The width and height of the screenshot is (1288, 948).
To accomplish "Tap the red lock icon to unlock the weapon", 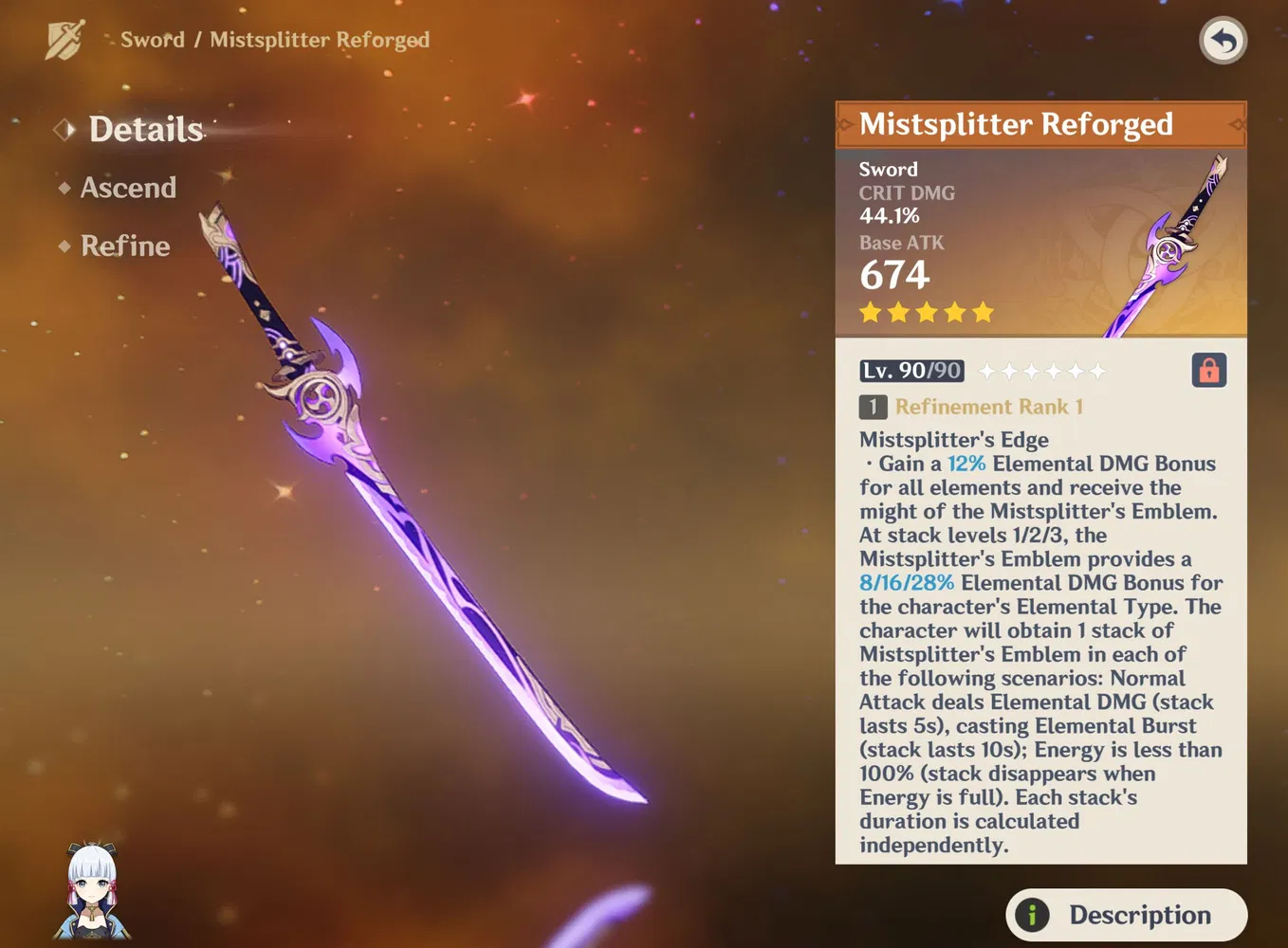I will (1208, 370).
